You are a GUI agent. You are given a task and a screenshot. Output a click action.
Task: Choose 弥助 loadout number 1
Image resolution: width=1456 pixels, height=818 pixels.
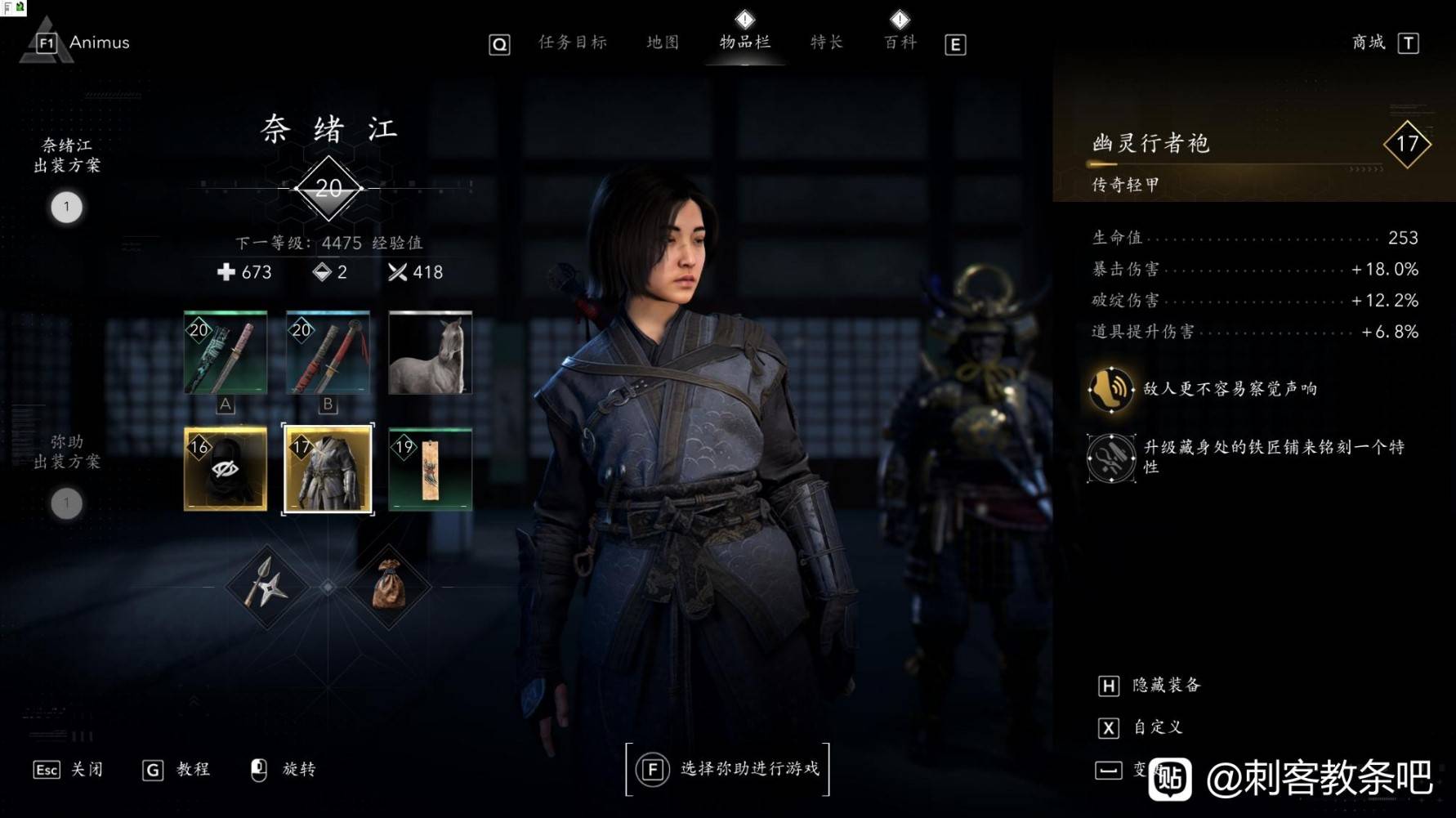67,503
